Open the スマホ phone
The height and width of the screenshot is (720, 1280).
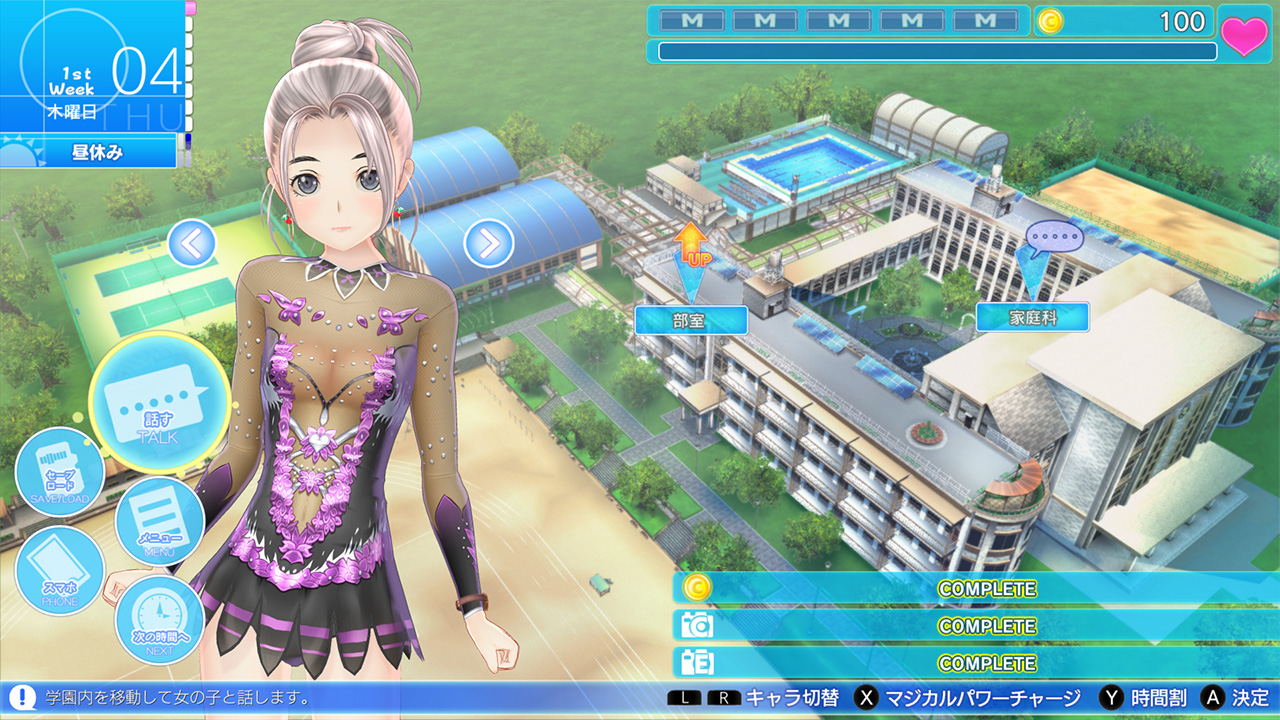click(x=59, y=571)
